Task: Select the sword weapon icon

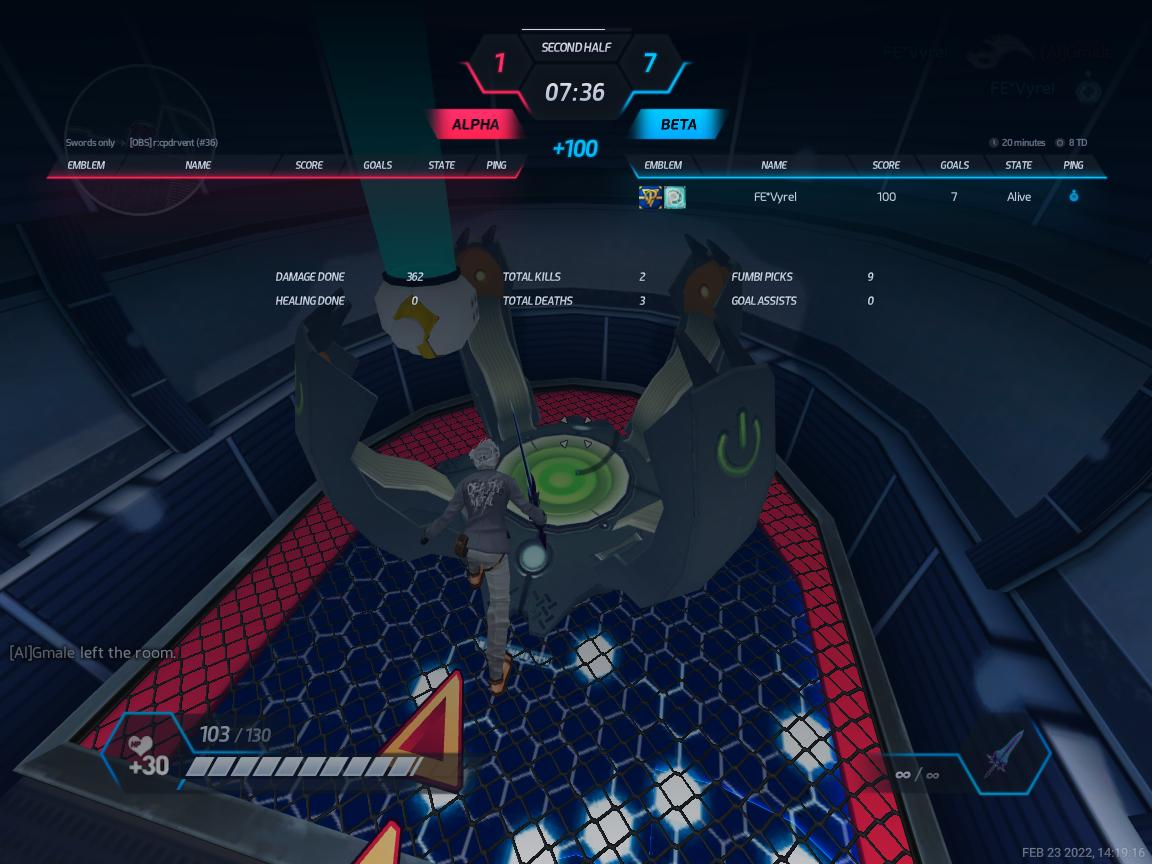Action: (x=1005, y=755)
